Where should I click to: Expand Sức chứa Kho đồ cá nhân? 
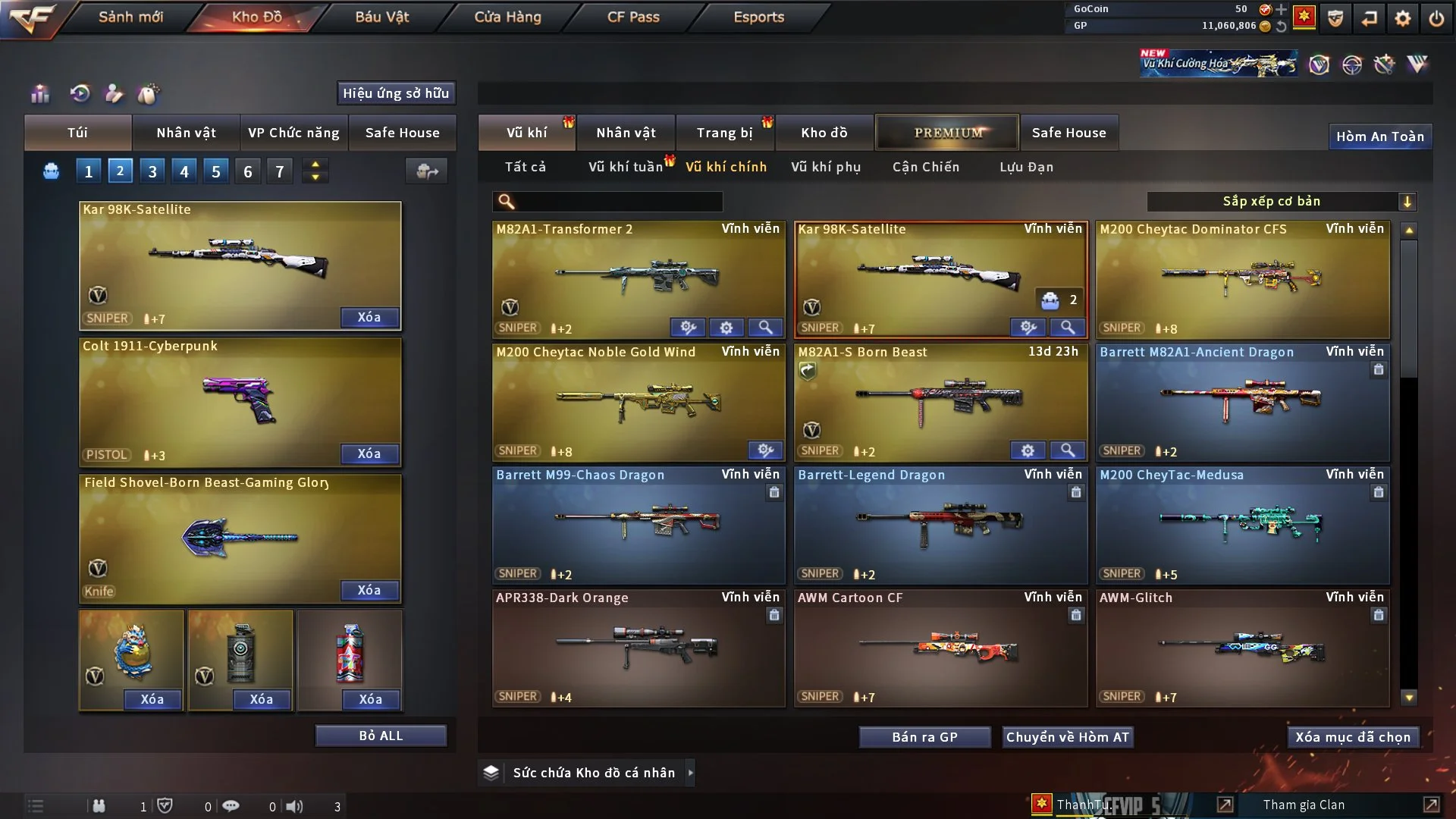point(690,773)
